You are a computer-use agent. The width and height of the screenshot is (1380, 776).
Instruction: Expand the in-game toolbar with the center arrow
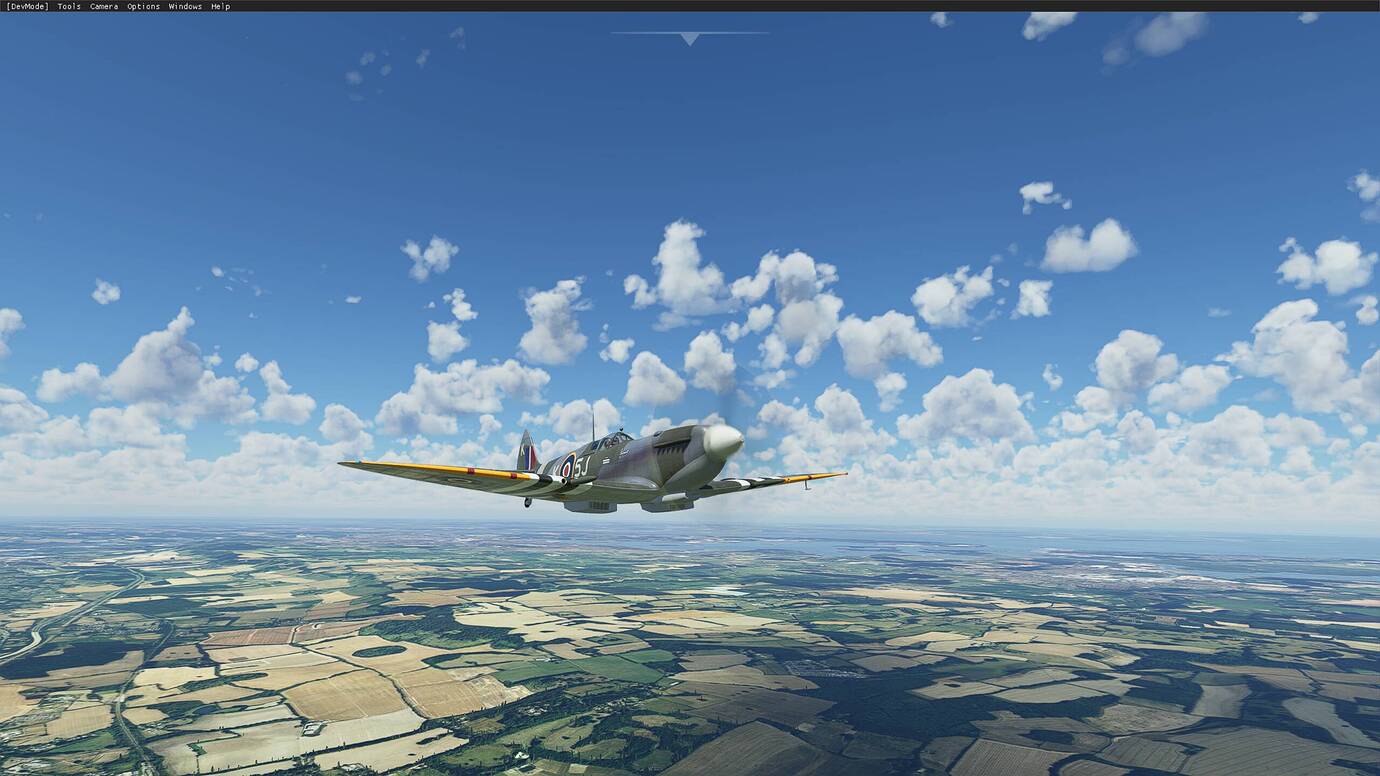point(688,37)
